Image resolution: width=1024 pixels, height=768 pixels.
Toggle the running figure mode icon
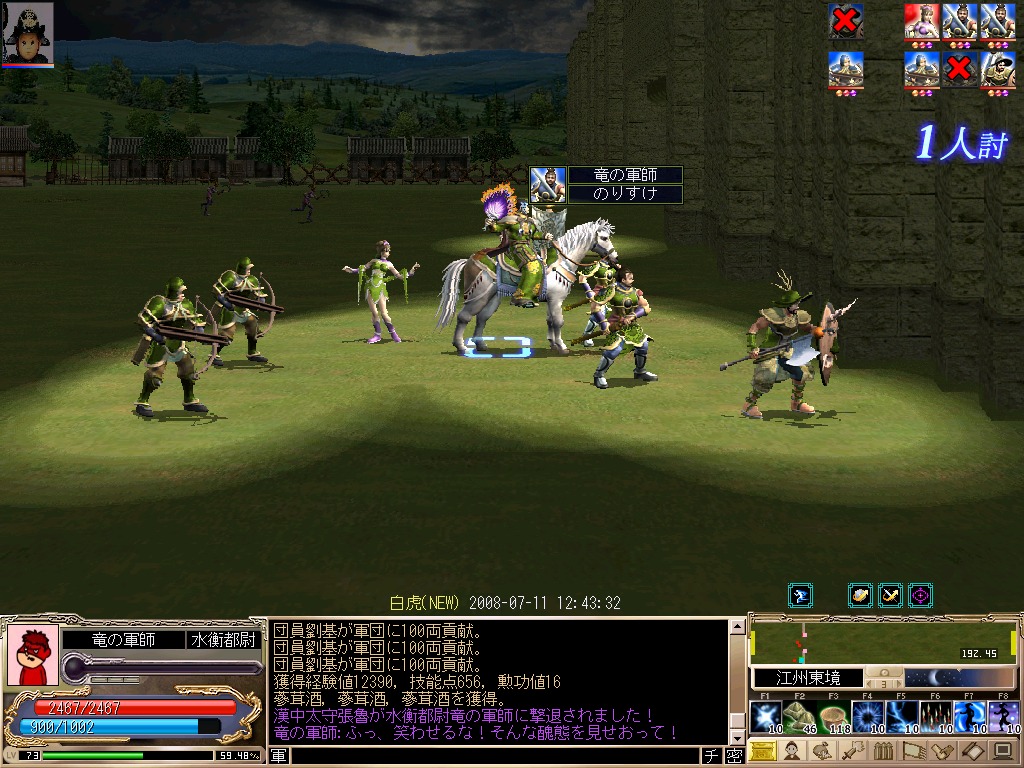(800, 596)
